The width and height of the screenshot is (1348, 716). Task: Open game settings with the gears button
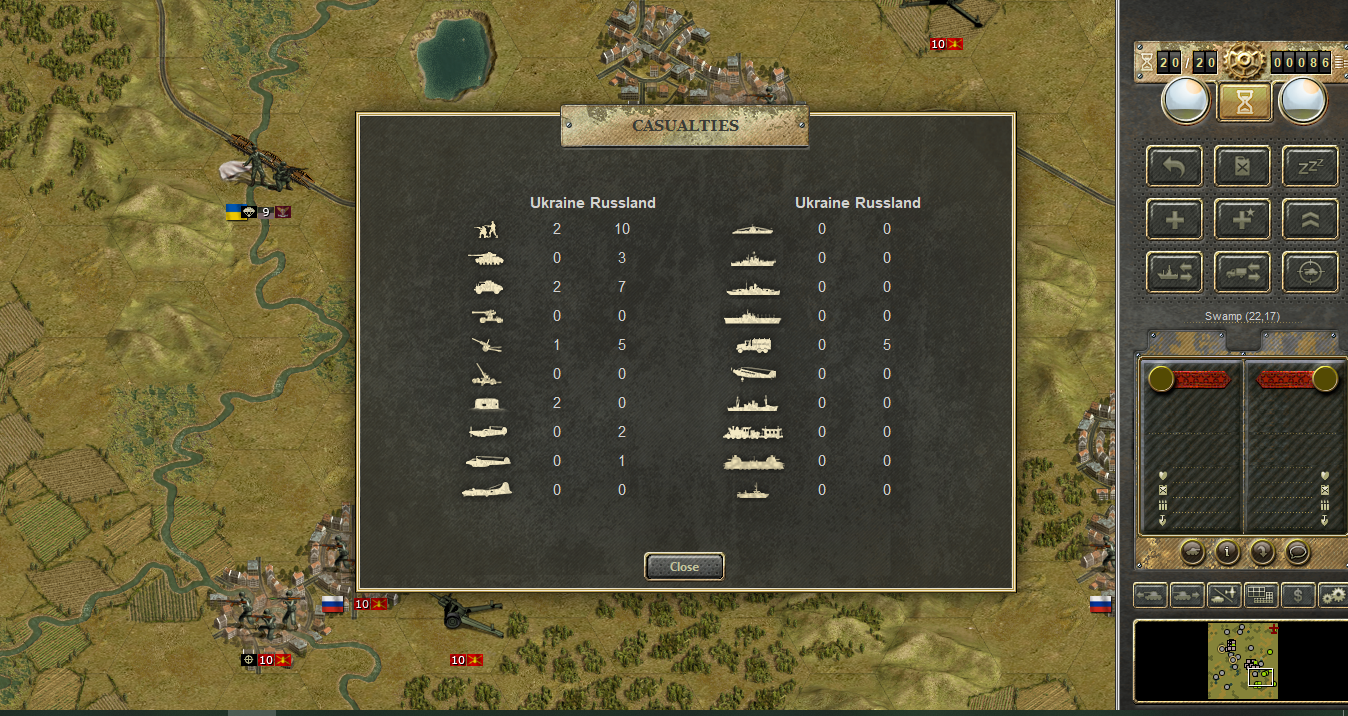tap(1333, 595)
